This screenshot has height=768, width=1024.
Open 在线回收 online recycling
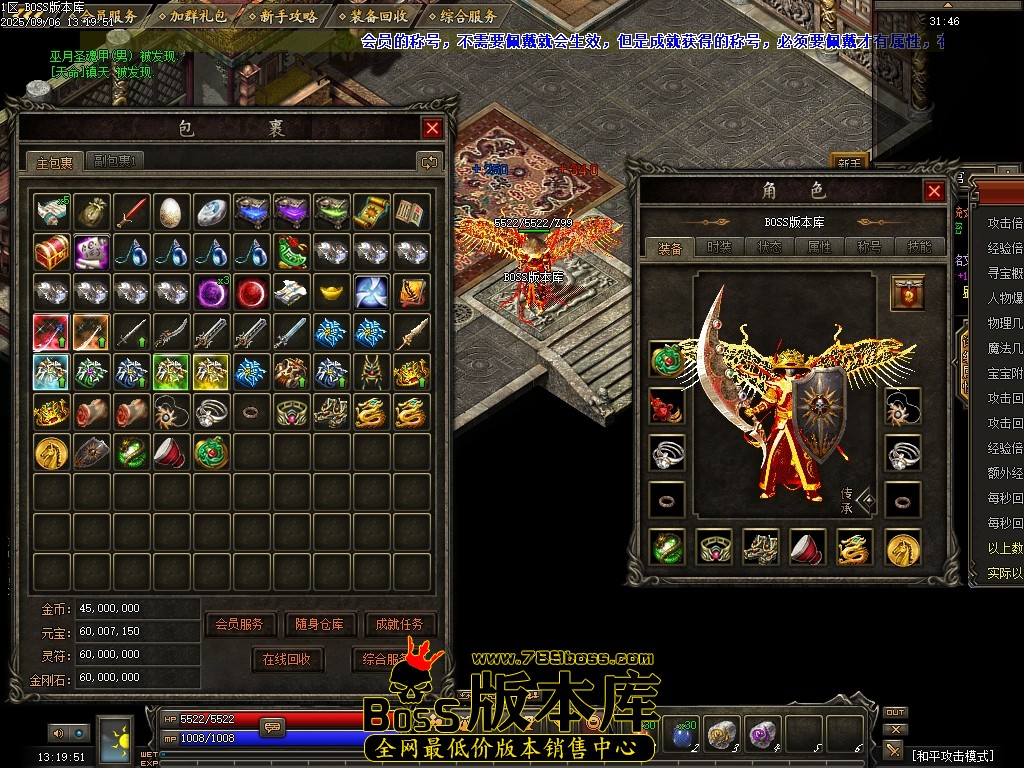coord(287,659)
